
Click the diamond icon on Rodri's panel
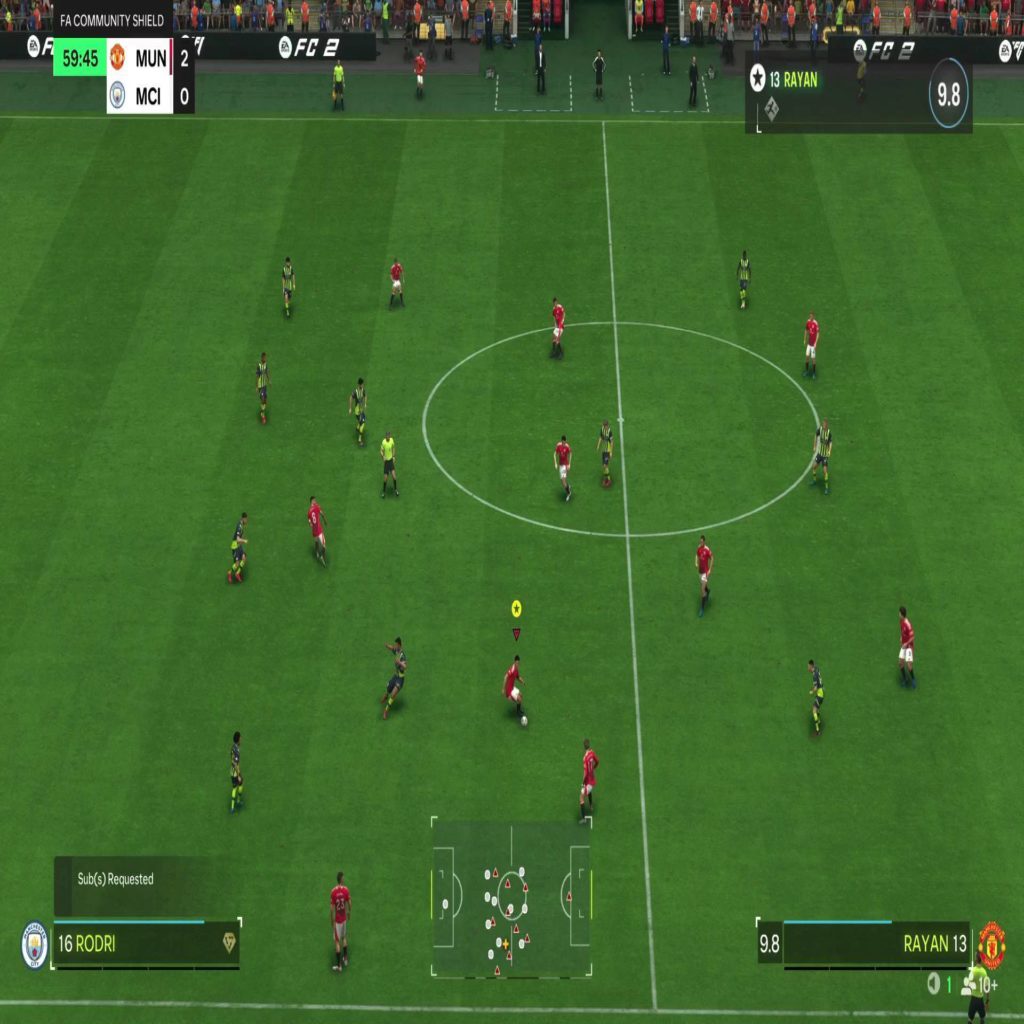pos(229,943)
